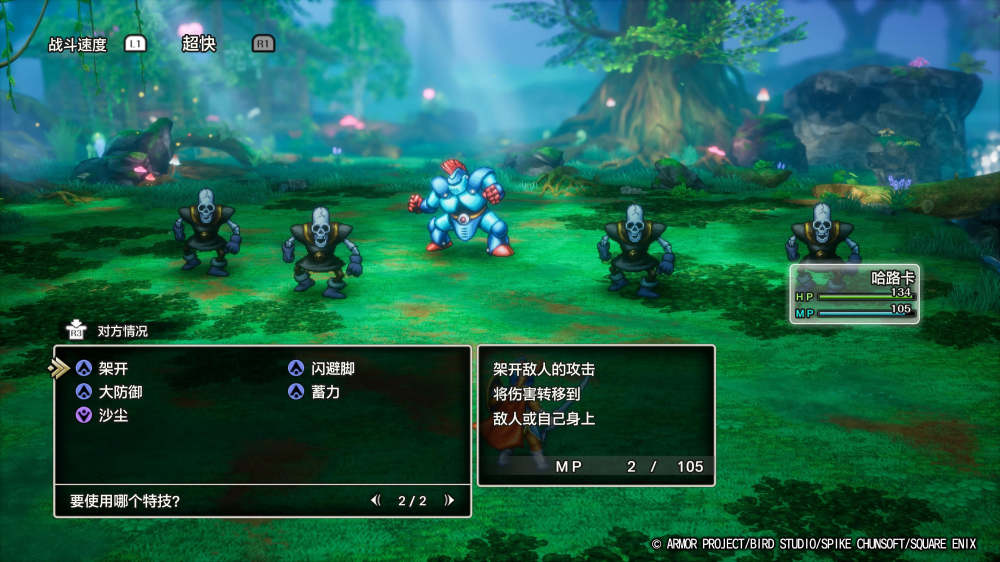The height and width of the screenshot is (562, 1000).
Task: Change the 超快 battle speed setting
Action: pyautogui.click(x=198, y=44)
